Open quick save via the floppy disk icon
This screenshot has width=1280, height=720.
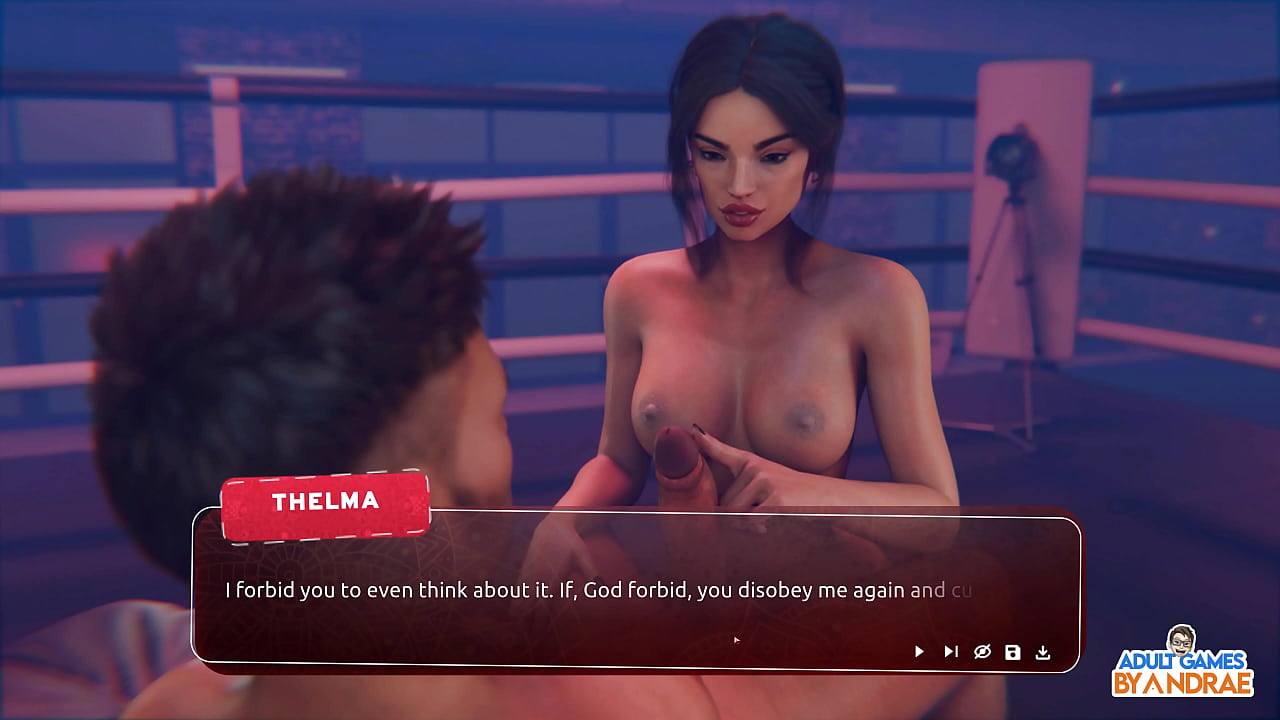click(1013, 651)
